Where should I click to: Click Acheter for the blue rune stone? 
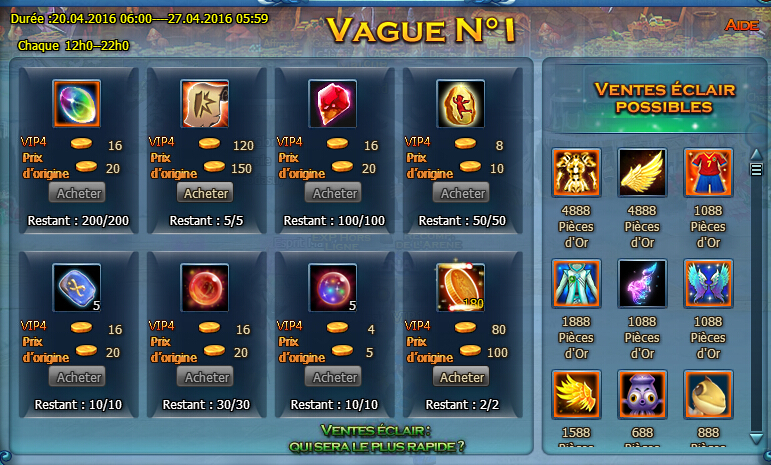tap(80, 377)
